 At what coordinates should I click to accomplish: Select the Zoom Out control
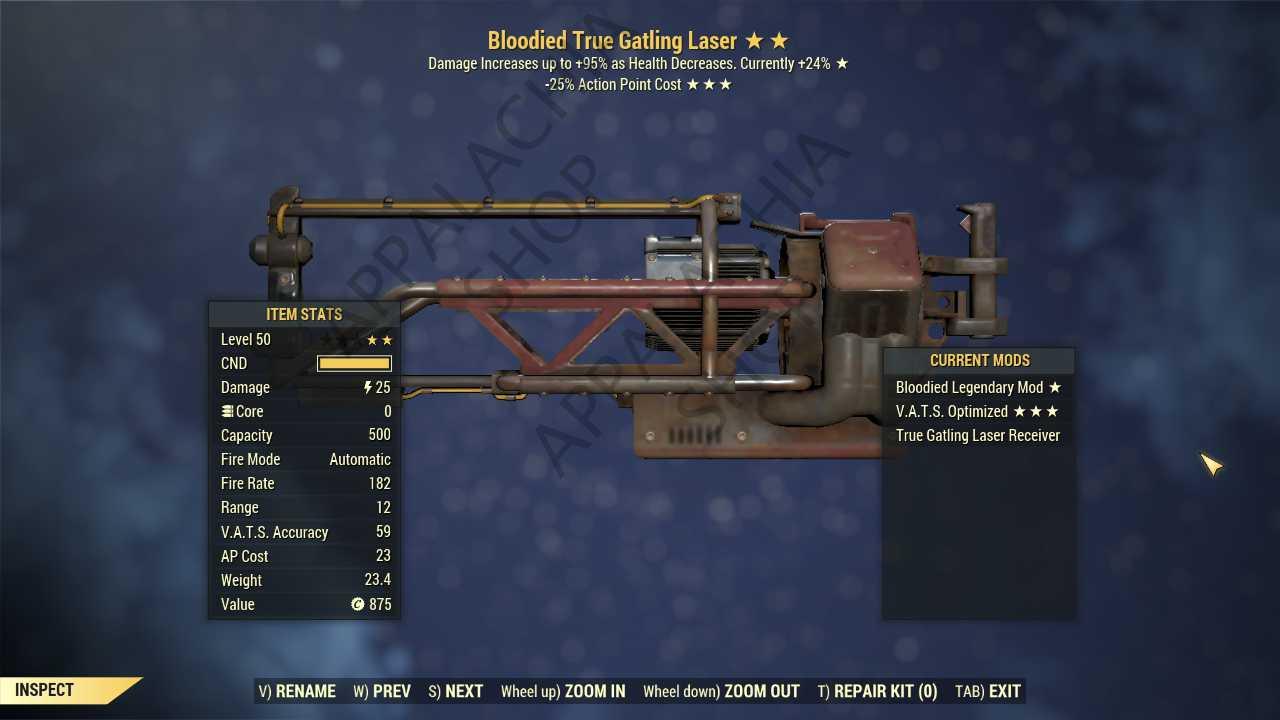coord(721,691)
